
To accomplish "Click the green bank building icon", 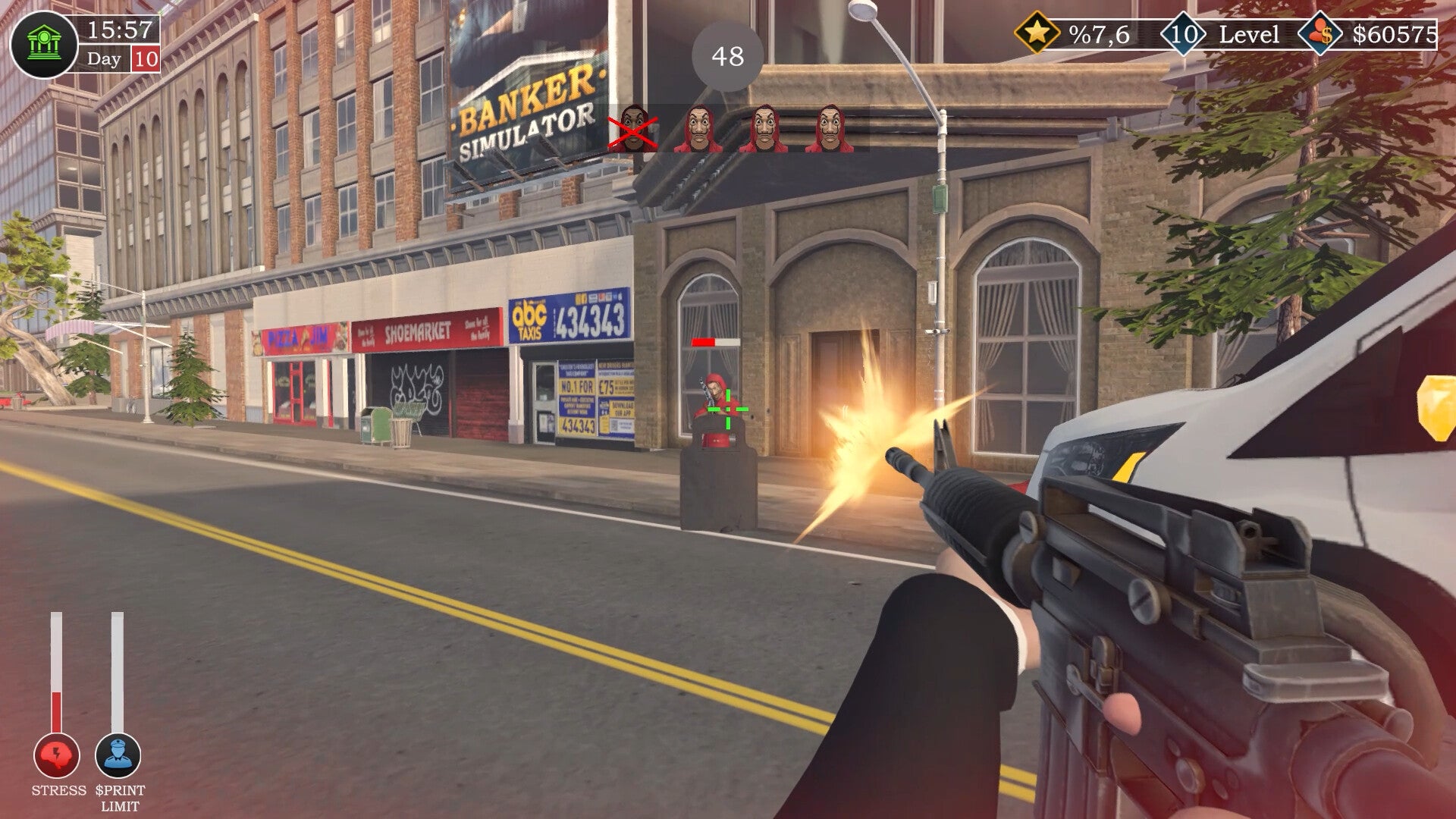I will [x=44, y=44].
